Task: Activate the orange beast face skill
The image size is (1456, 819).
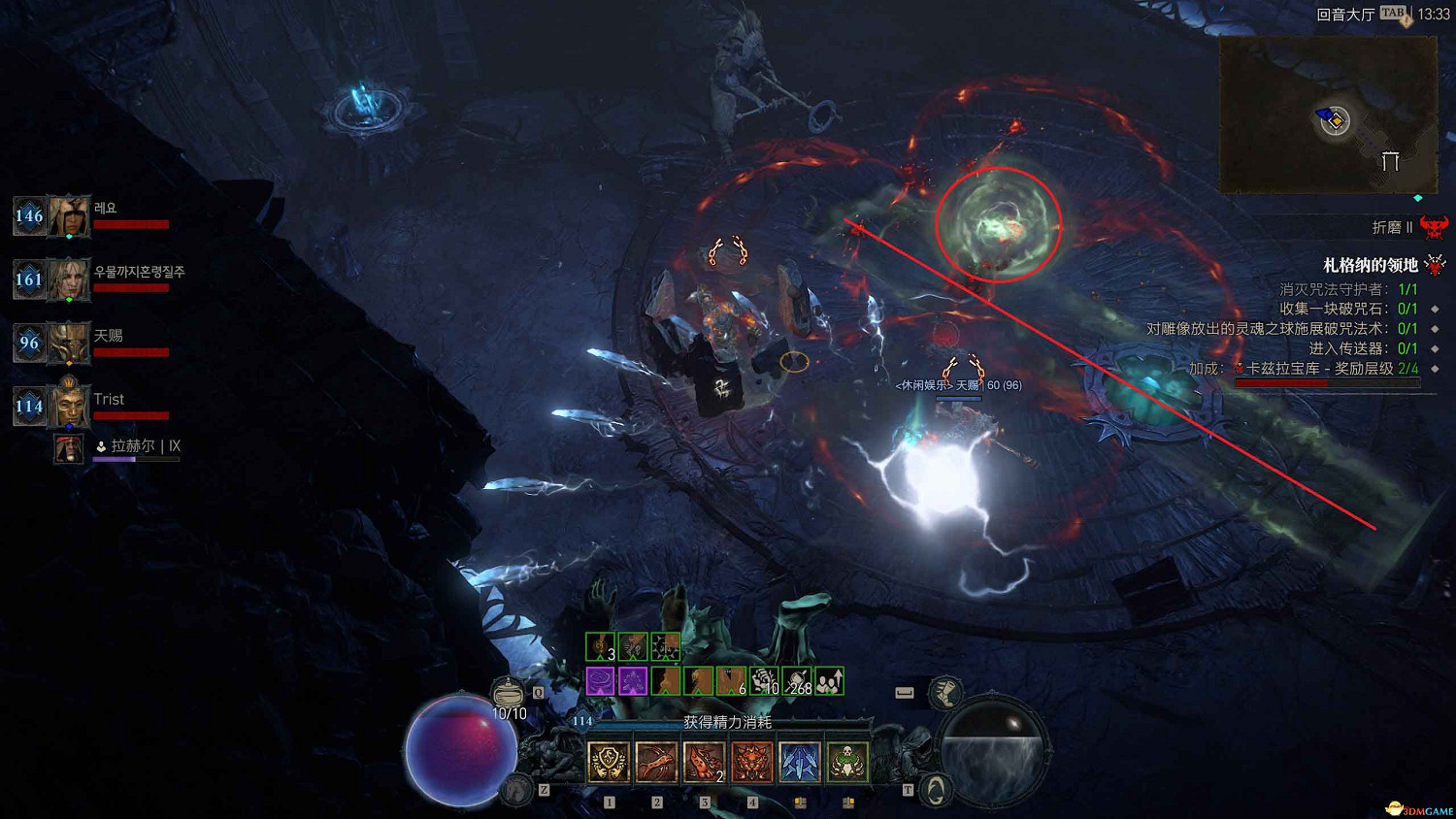Action: click(x=751, y=763)
